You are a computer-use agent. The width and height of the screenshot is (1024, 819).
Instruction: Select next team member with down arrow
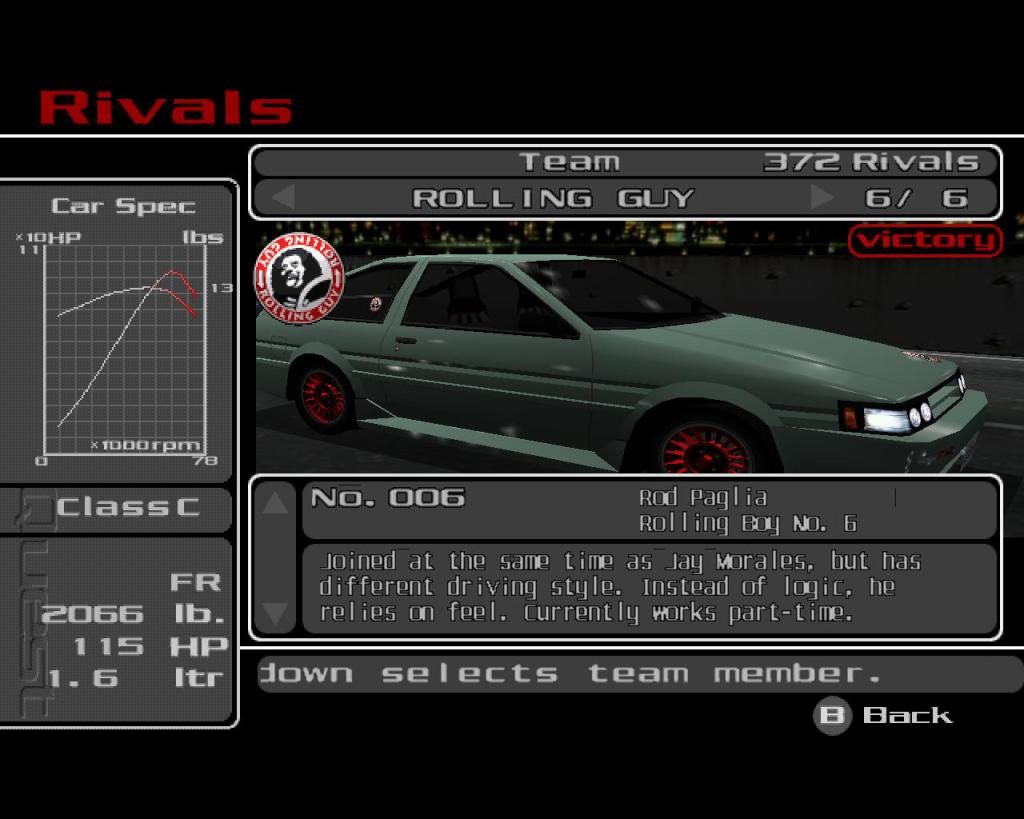pos(276,612)
